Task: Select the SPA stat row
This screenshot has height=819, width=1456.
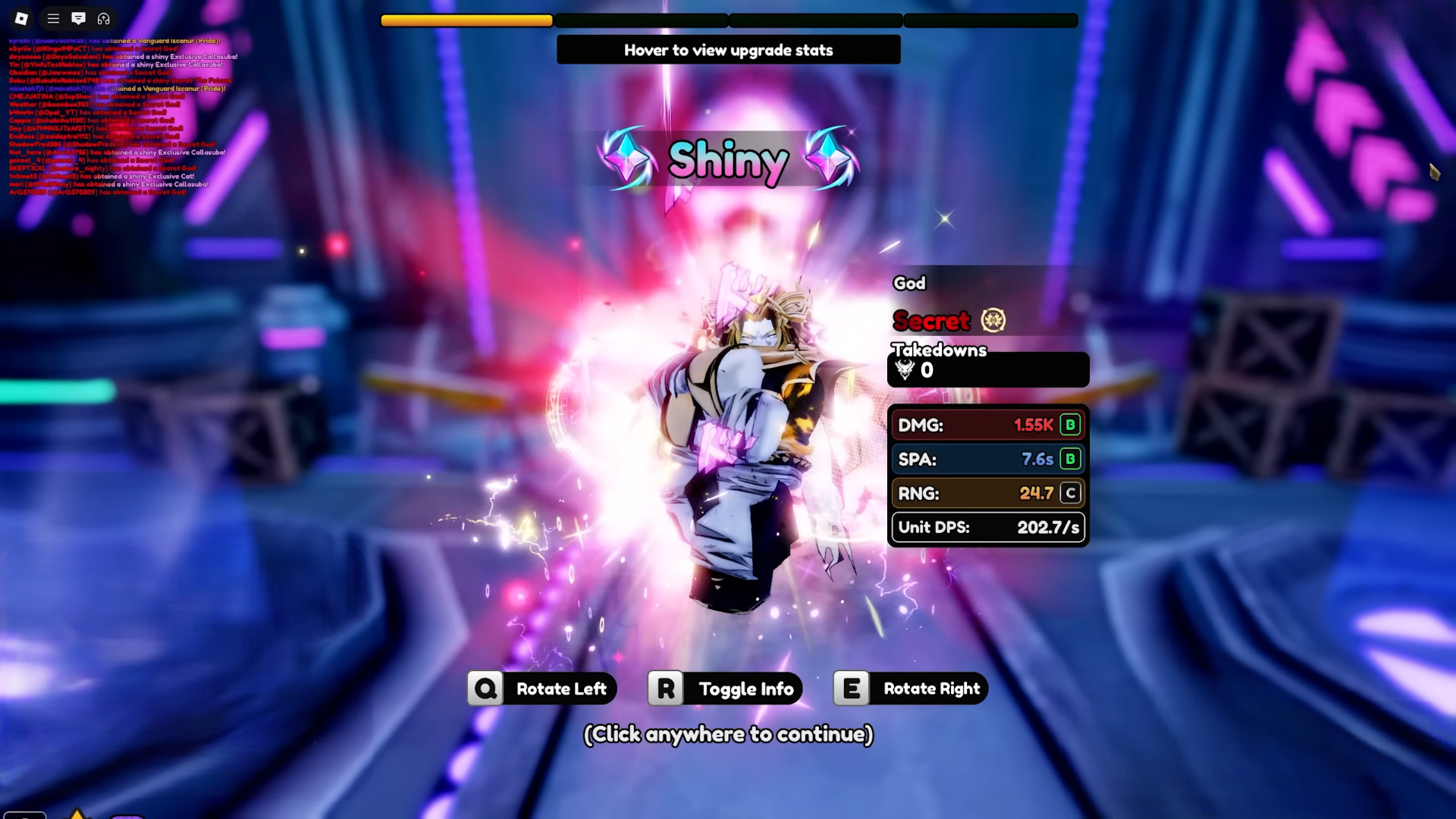Action: click(987, 459)
